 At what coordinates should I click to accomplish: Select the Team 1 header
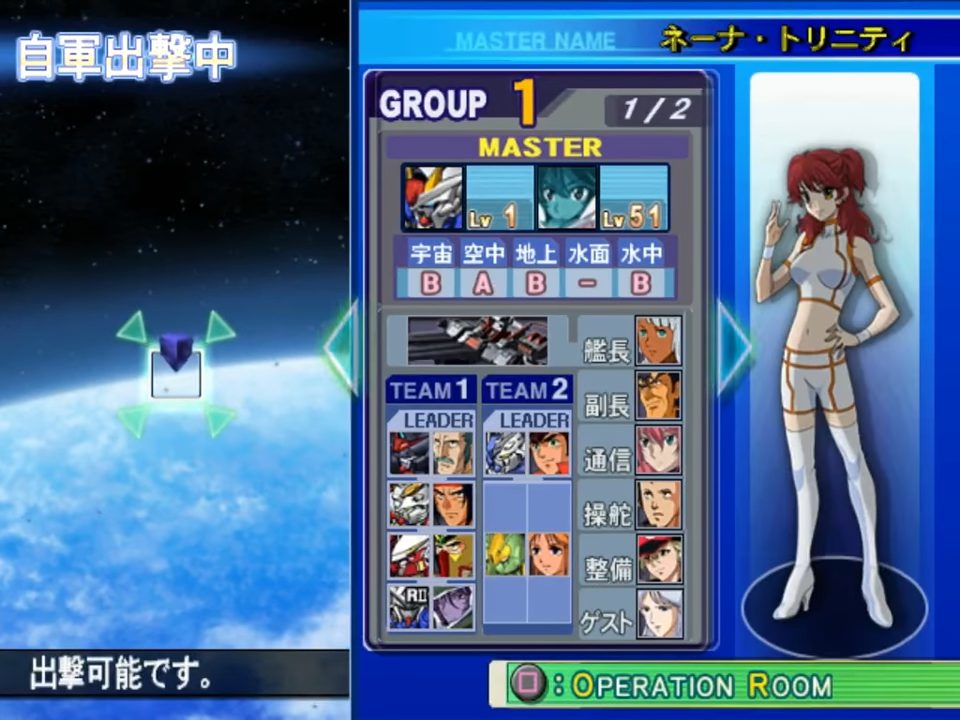coord(430,390)
